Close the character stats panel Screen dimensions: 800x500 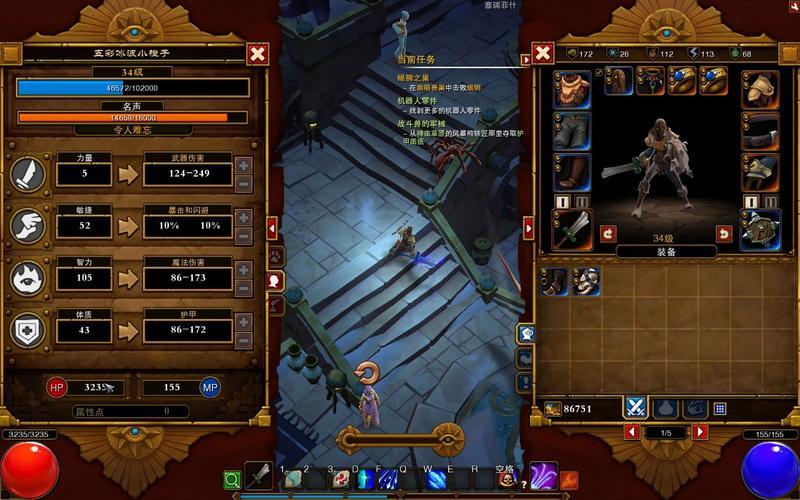tap(257, 54)
